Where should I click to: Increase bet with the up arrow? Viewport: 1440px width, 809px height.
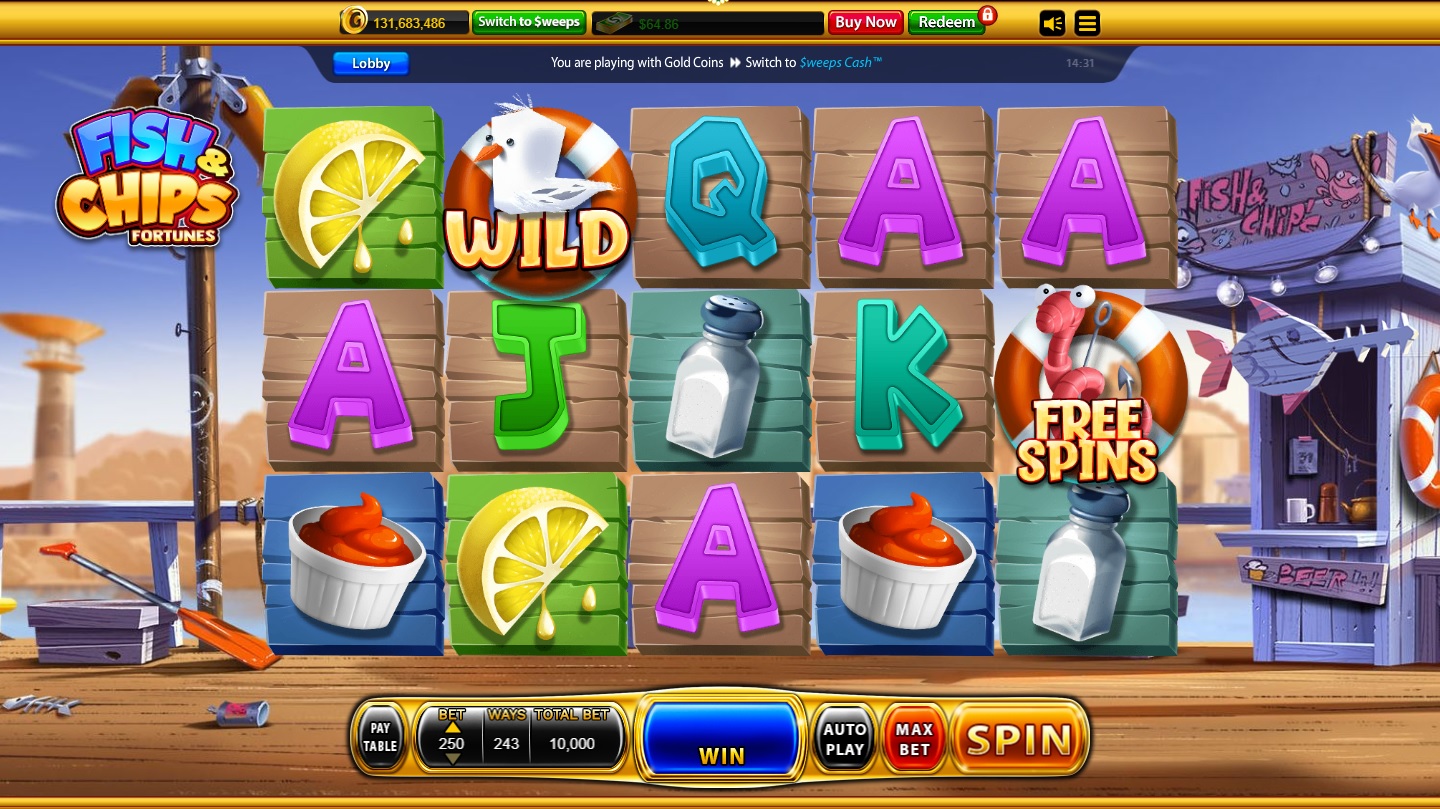point(452,729)
